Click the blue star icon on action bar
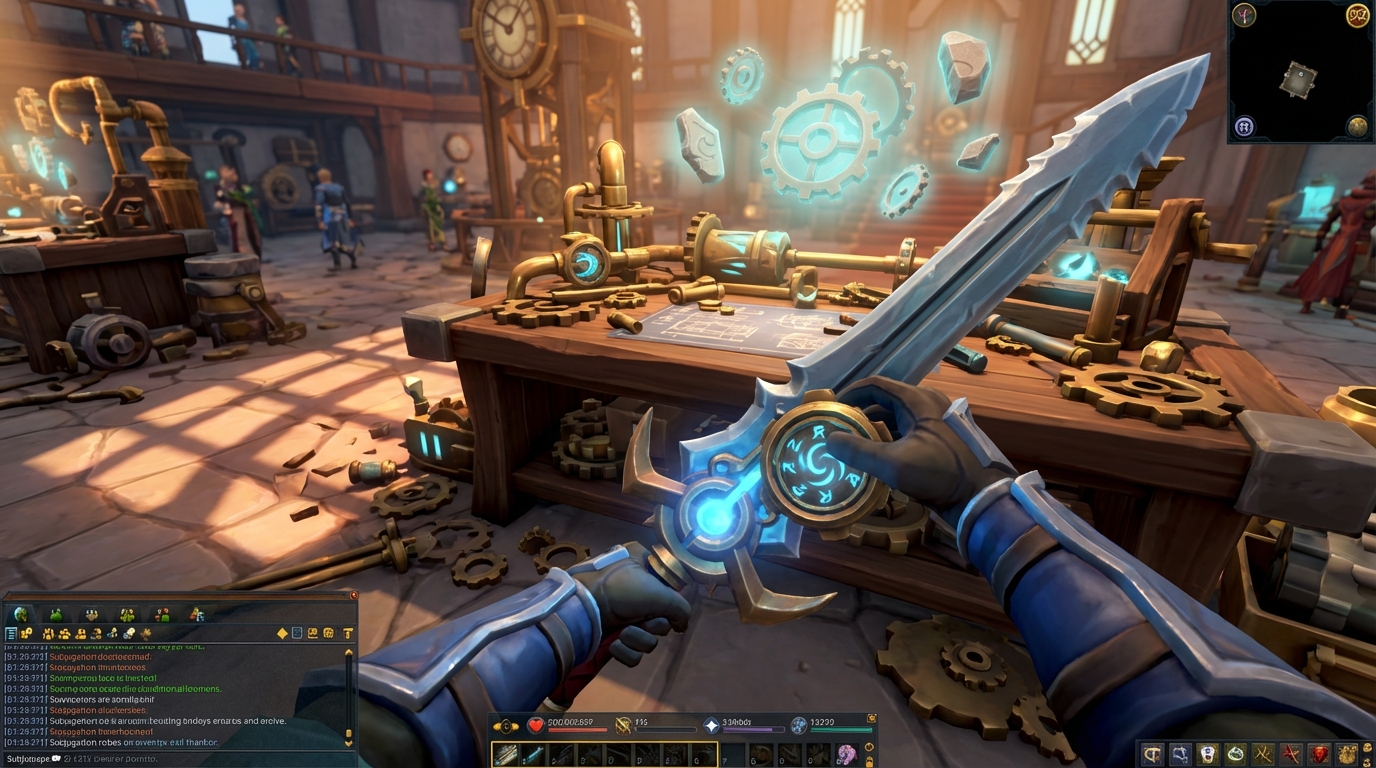Viewport: 1376px width, 768px height. pyautogui.click(x=712, y=725)
